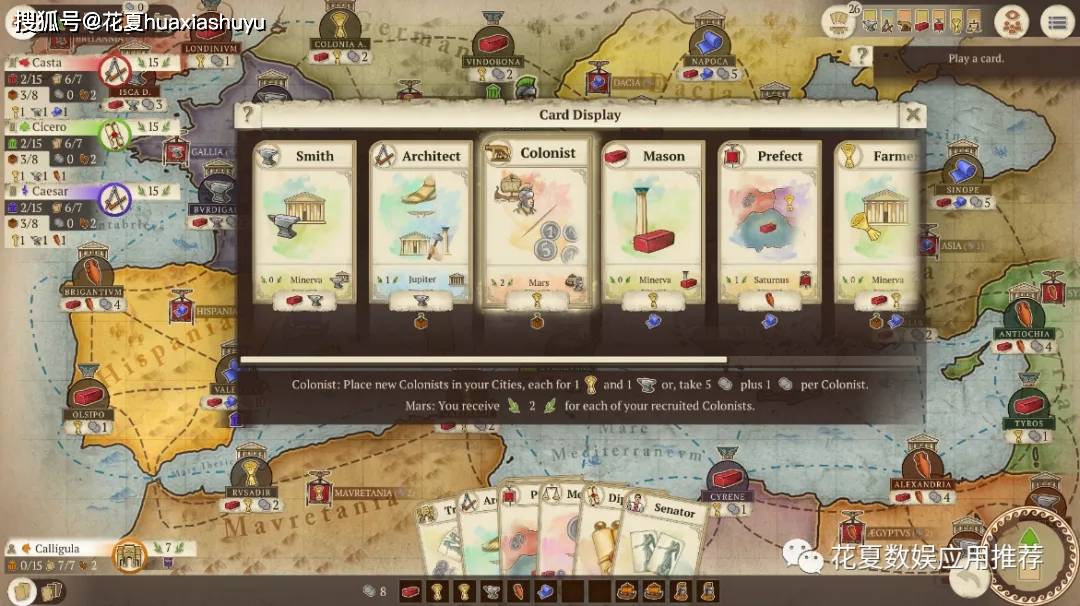
Task: Open the hamburger main menu
Action: (x=1055, y=22)
